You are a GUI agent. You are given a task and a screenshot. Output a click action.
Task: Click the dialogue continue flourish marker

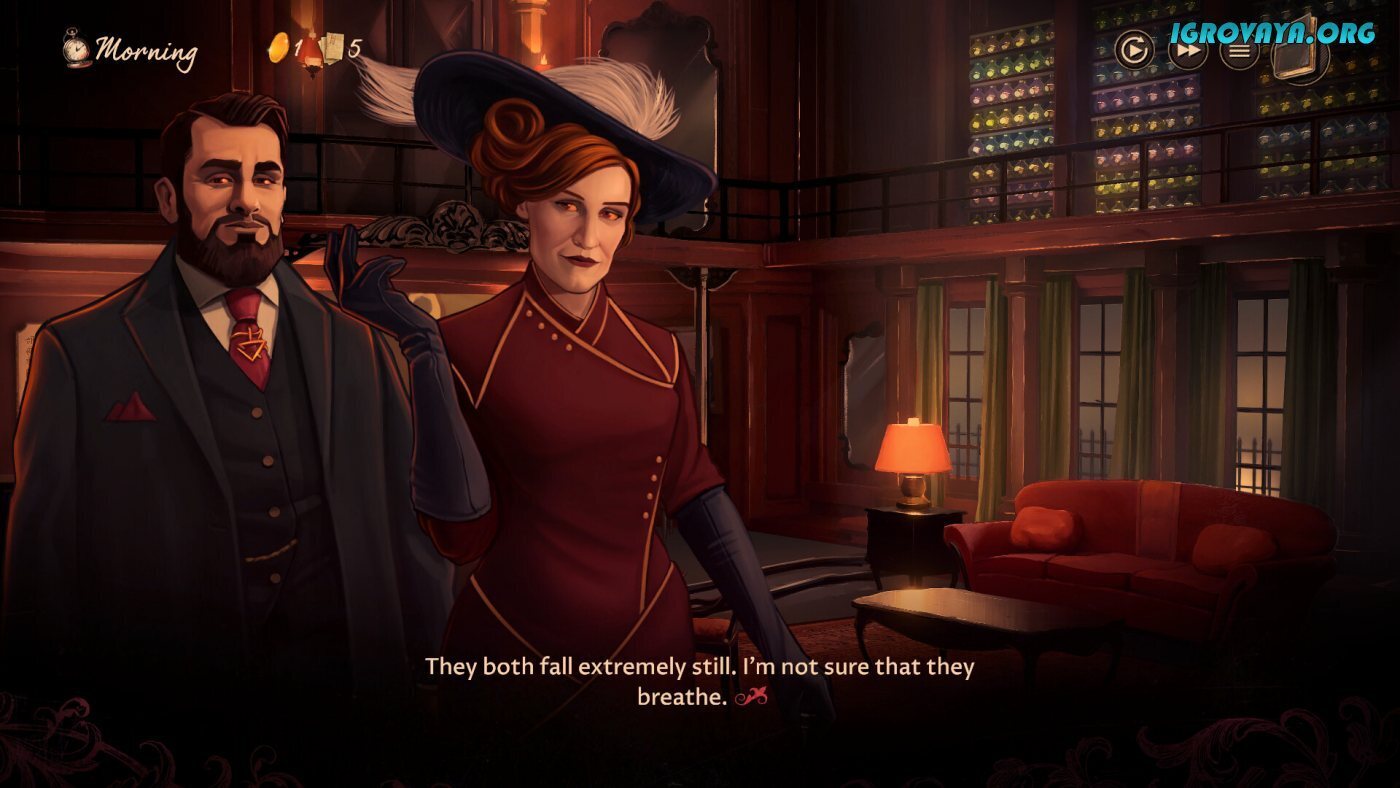tap(751, 698)
